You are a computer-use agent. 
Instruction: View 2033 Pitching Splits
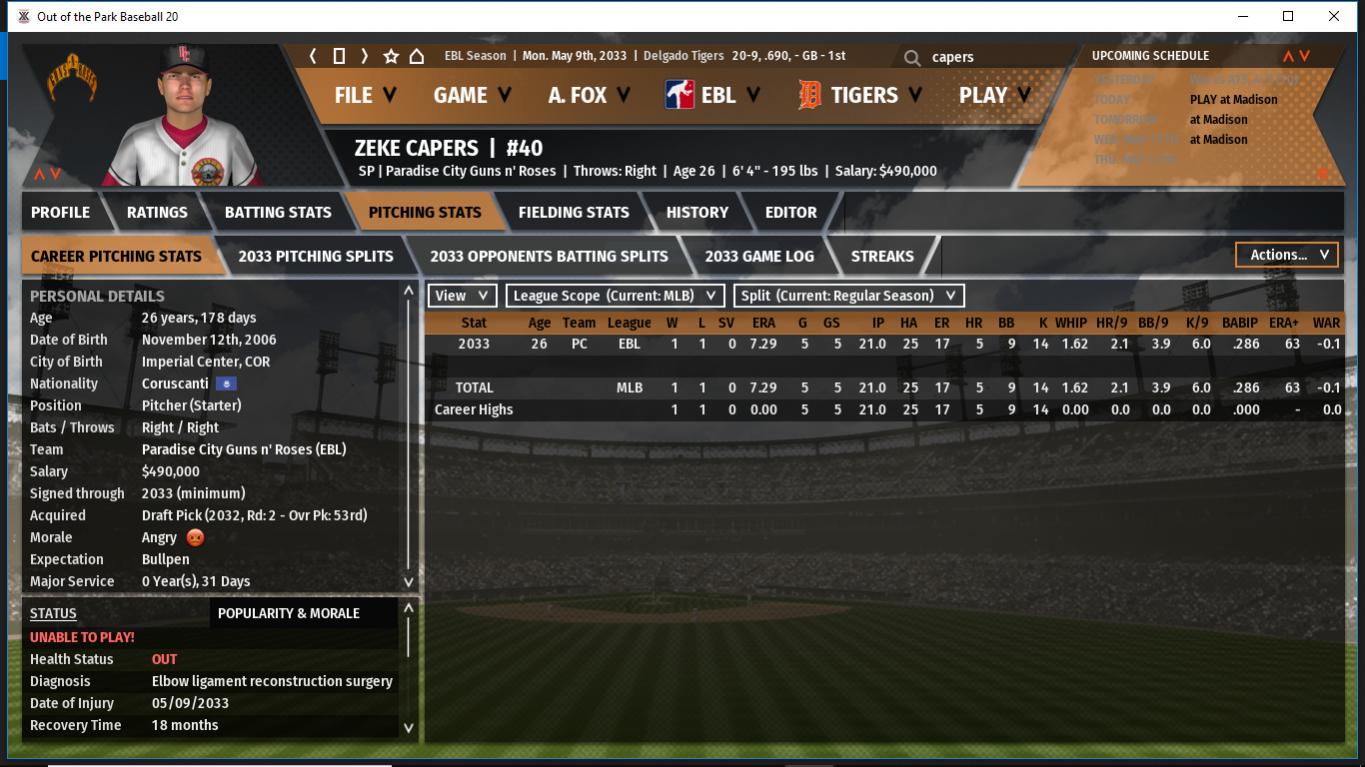(315, 256)
